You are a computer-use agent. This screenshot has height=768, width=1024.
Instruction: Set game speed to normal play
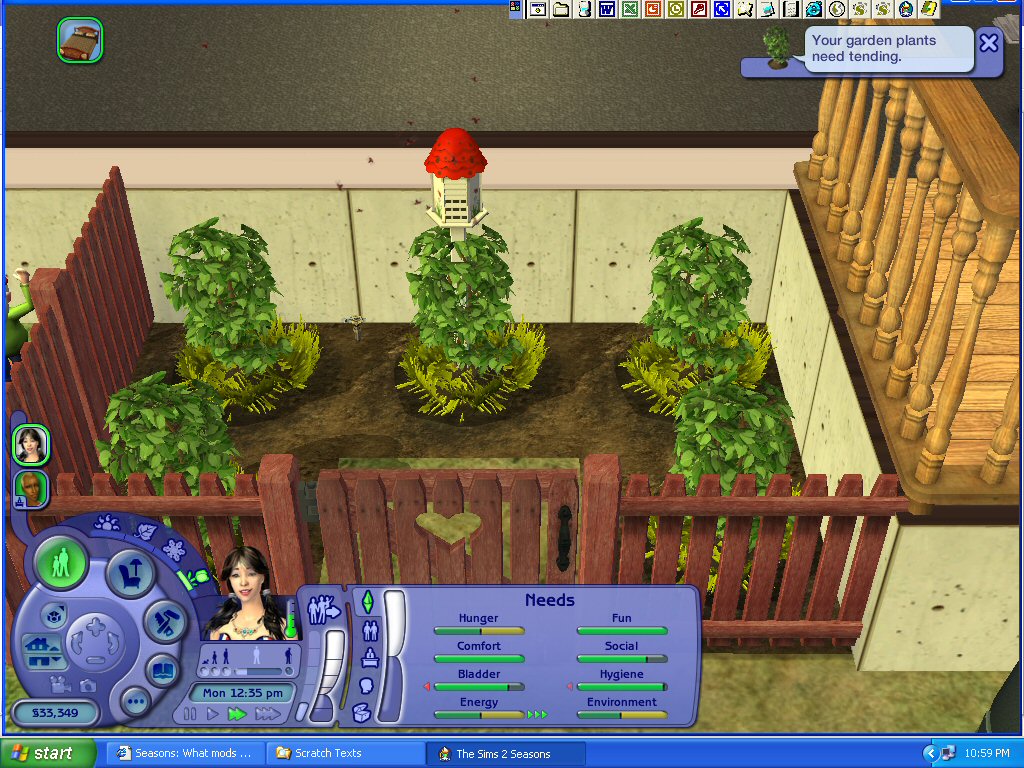click(212, 714)
